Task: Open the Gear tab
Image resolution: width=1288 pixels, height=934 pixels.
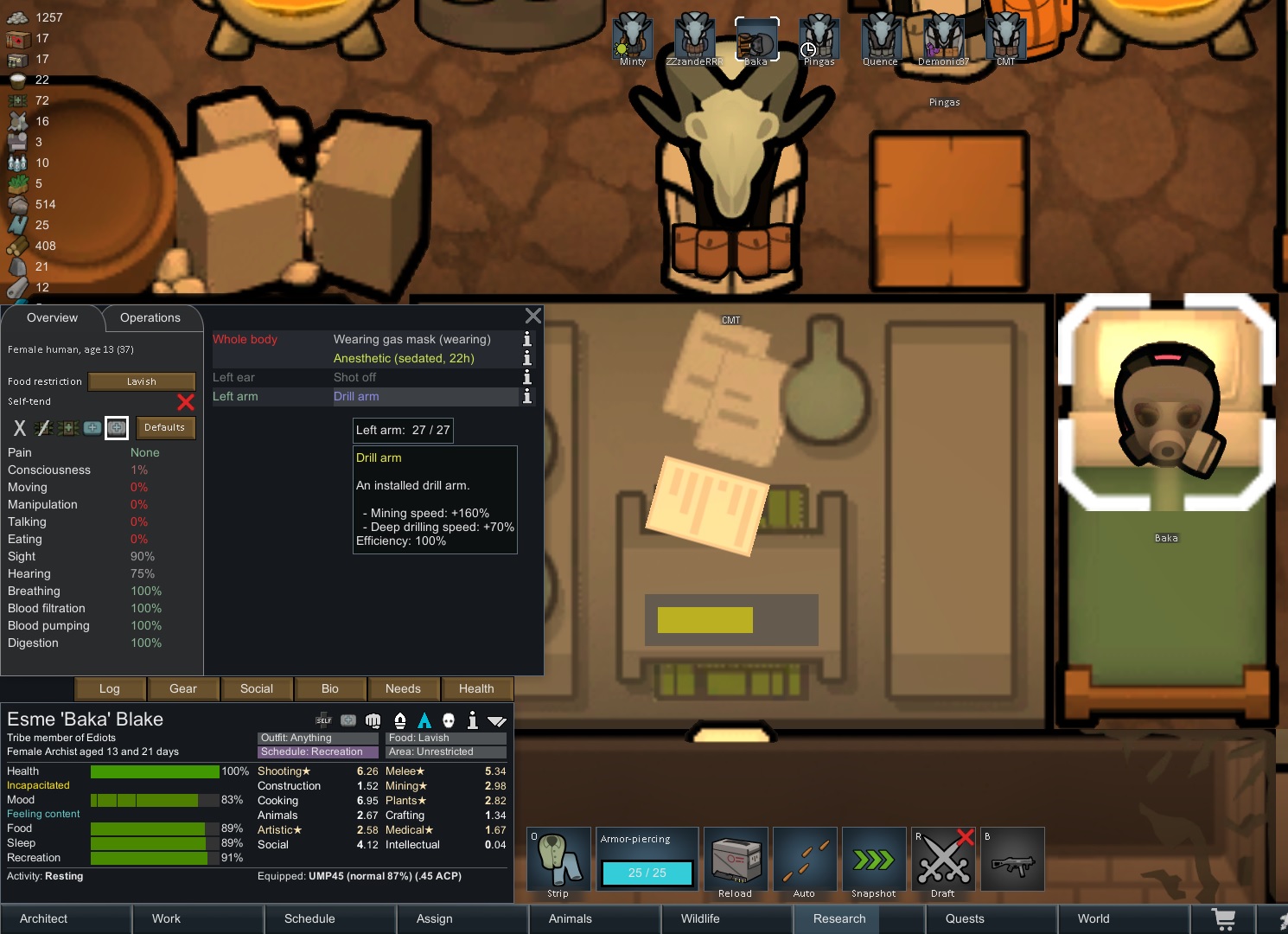Action: pos(182,688)
